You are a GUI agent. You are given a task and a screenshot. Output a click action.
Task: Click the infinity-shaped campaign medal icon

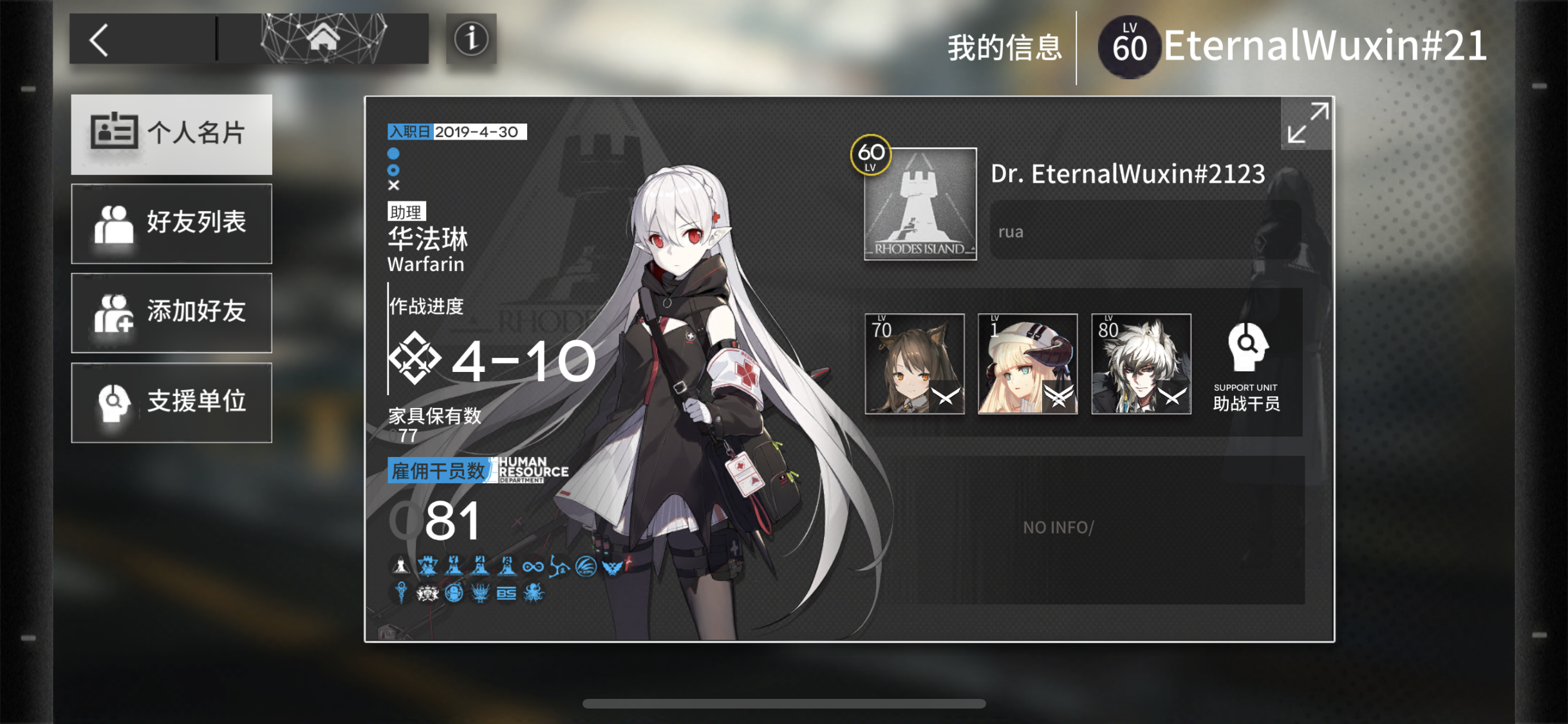pyautogui.click(x=534, y=566)
